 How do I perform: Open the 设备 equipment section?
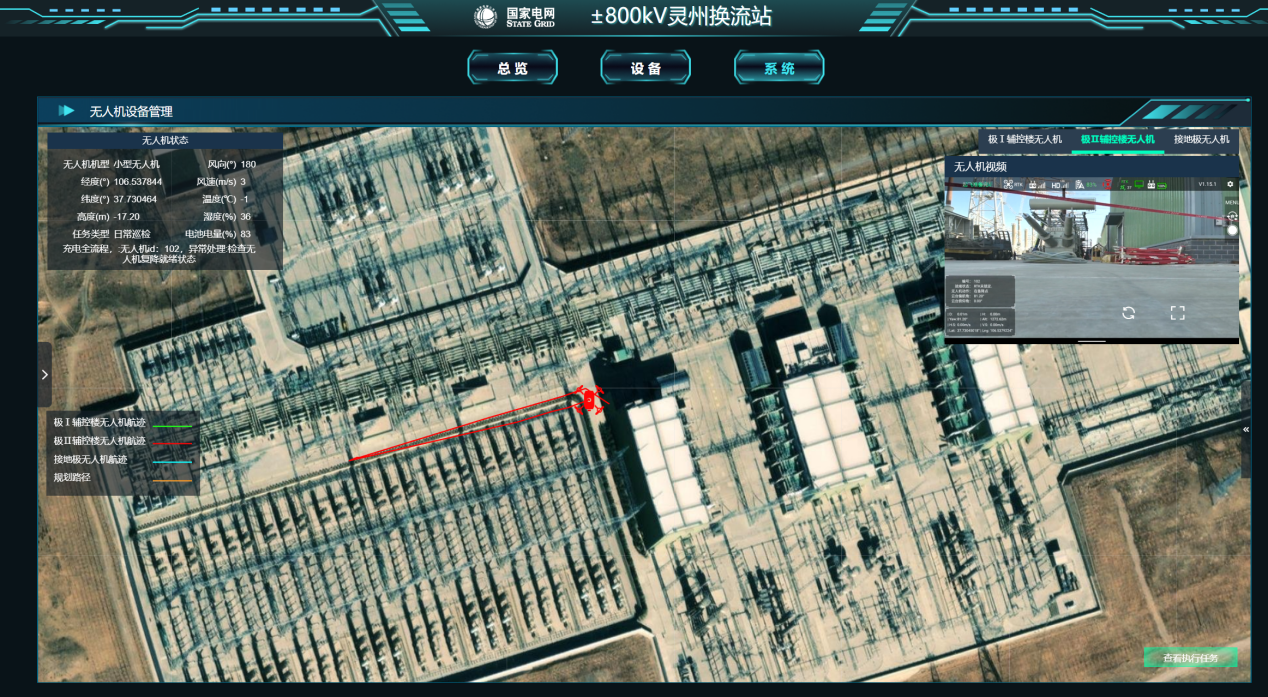646,68
